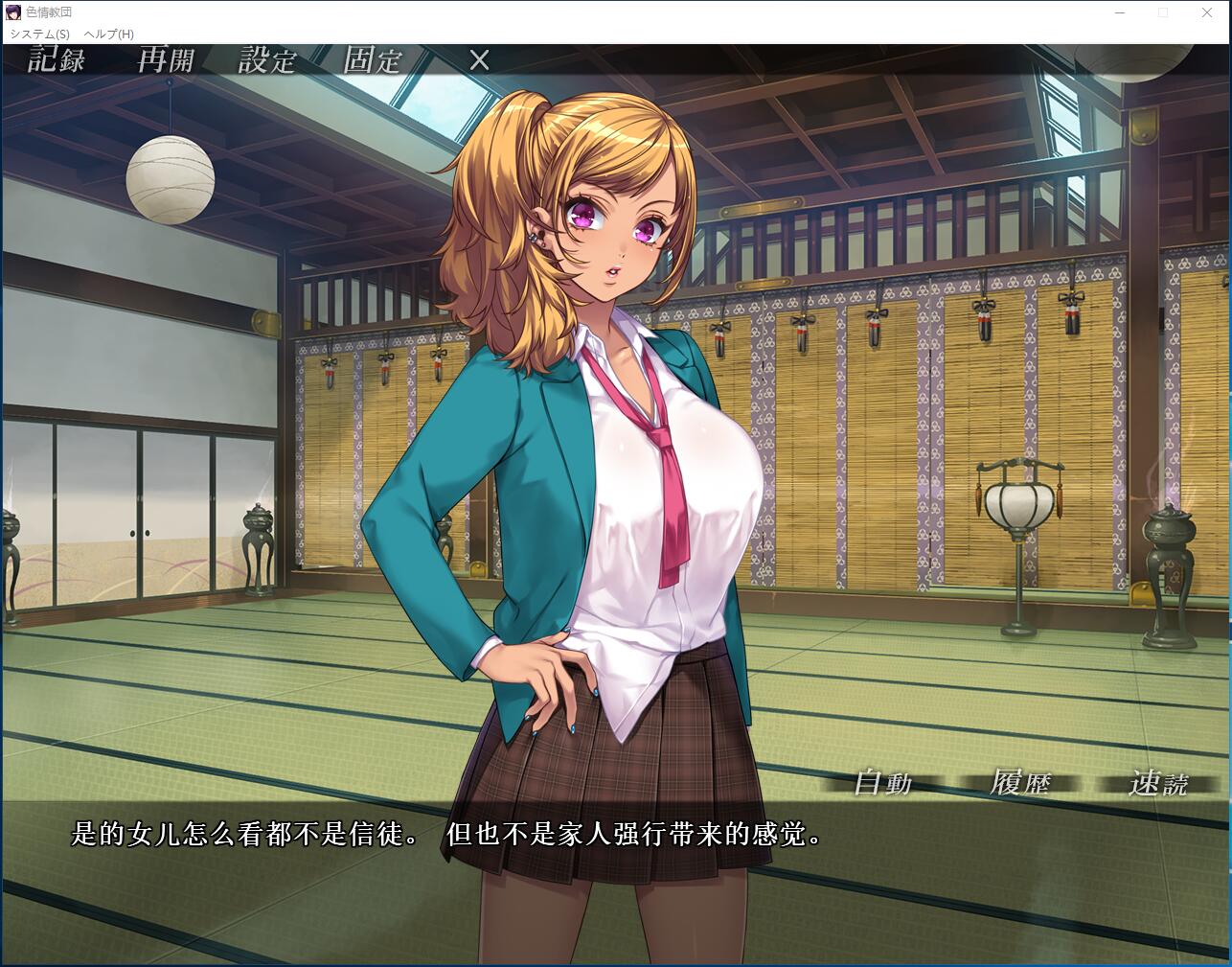Screen dimensions: 1232x967
Task: Open the 再開 load screen
Action: (x=167, y=60)
